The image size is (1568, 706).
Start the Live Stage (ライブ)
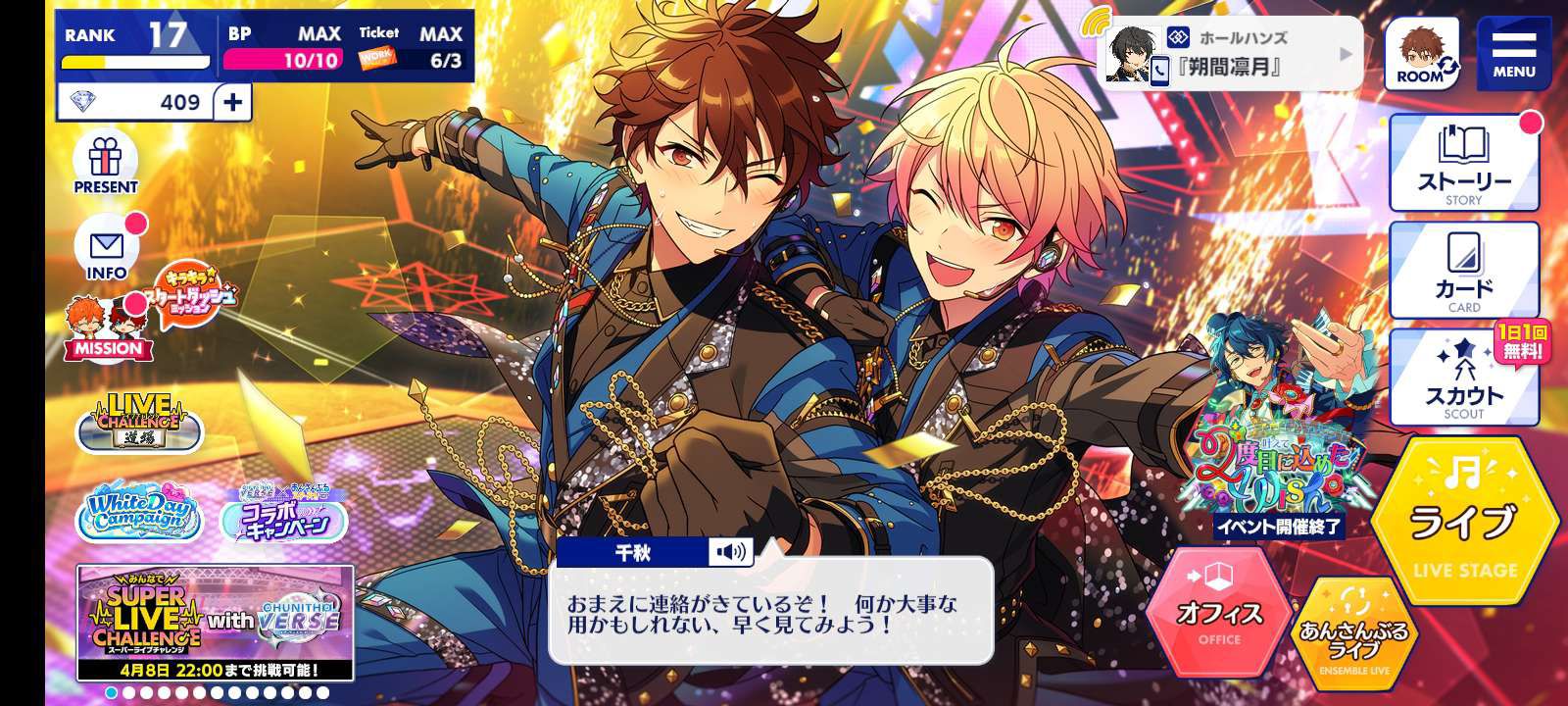pos(1464,522)
